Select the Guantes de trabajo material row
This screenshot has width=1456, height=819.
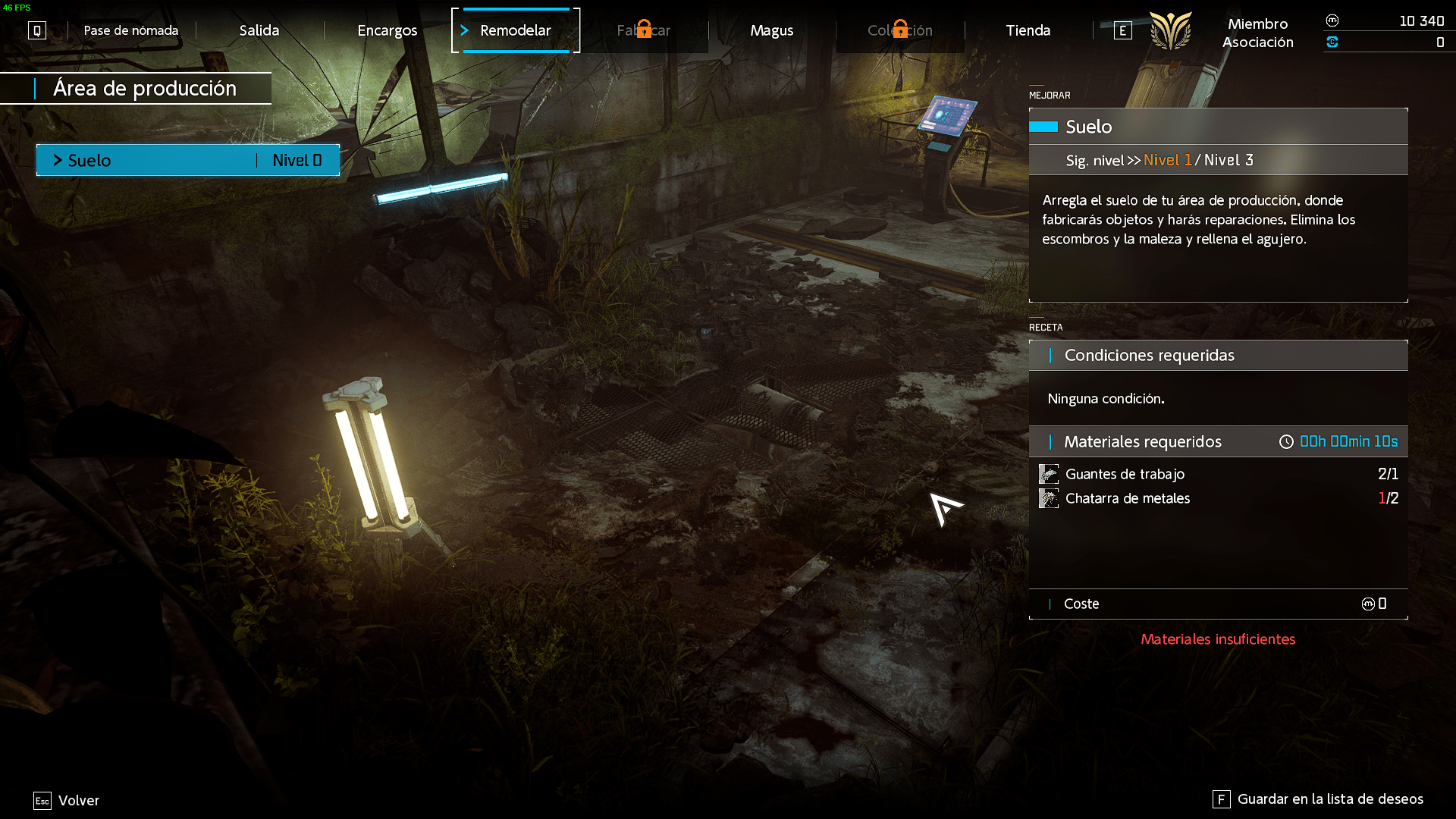tap(1218, 474)
